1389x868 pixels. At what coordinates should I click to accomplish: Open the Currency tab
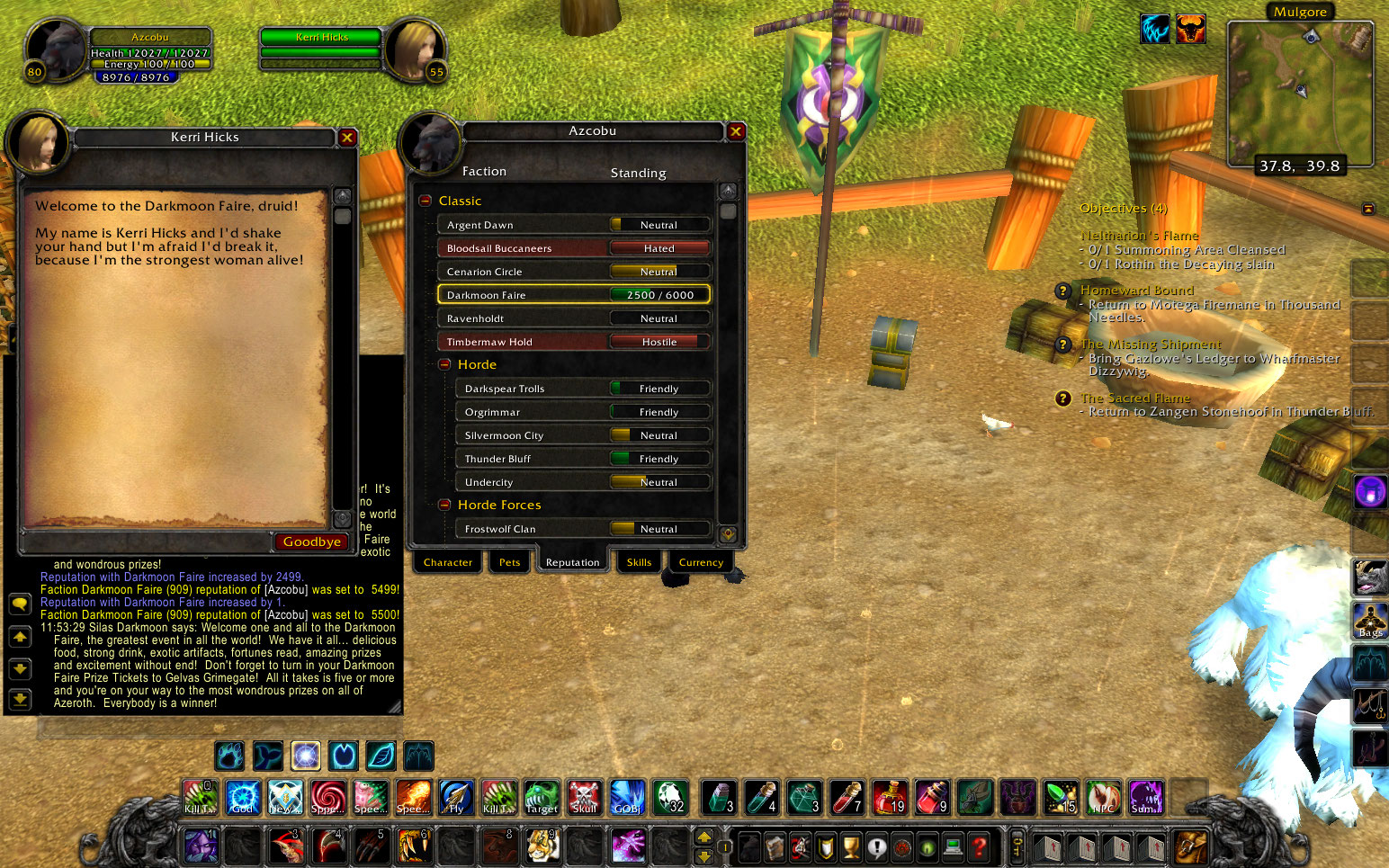[701, 561]
